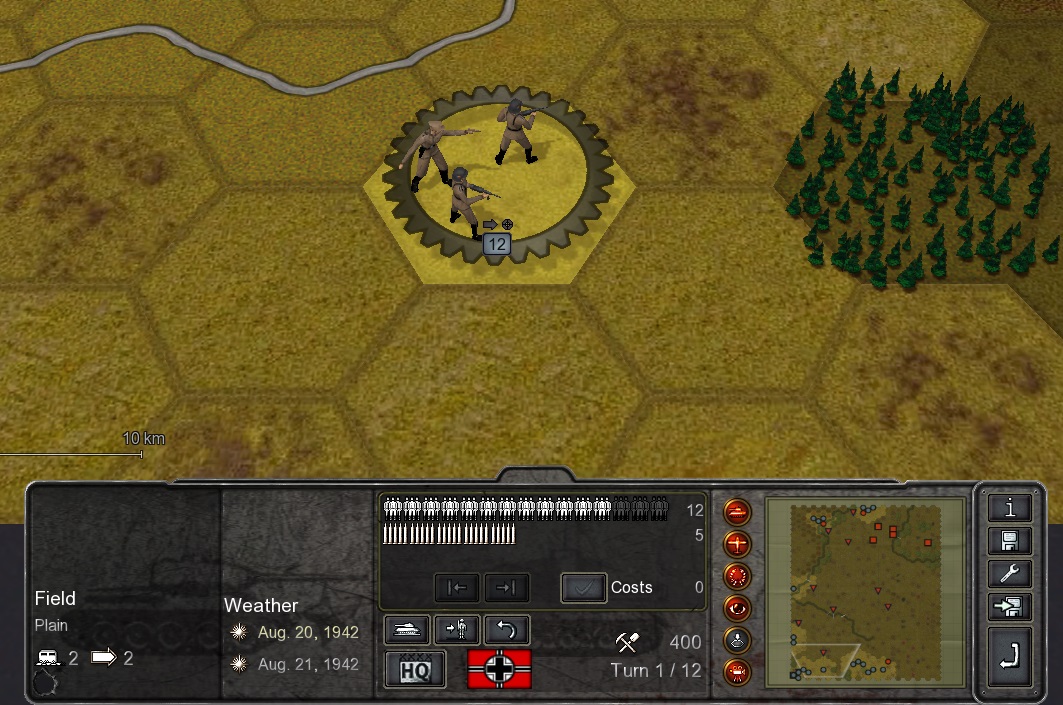The width and height of the screenshot is (1063, 705).
Task: Click the tank unit list button
Action: coord(407,629)
